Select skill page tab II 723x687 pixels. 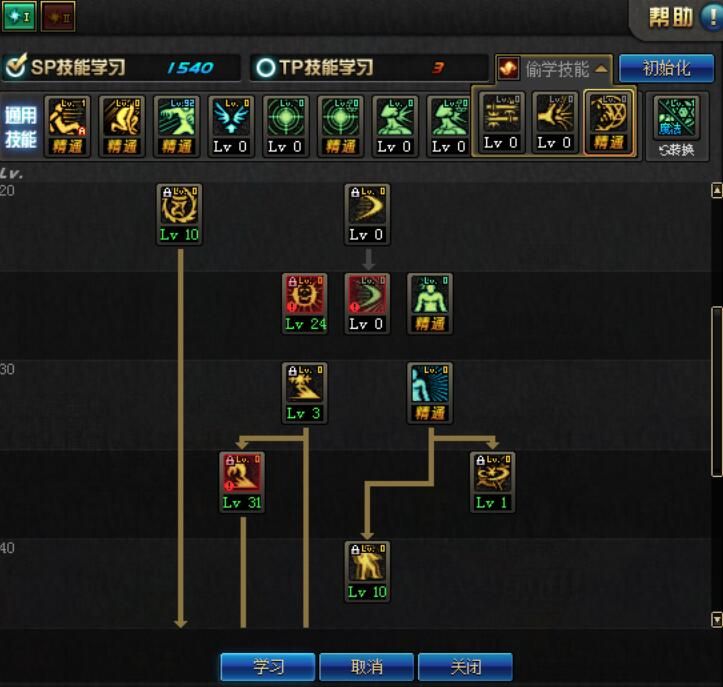tap(58, 16)
